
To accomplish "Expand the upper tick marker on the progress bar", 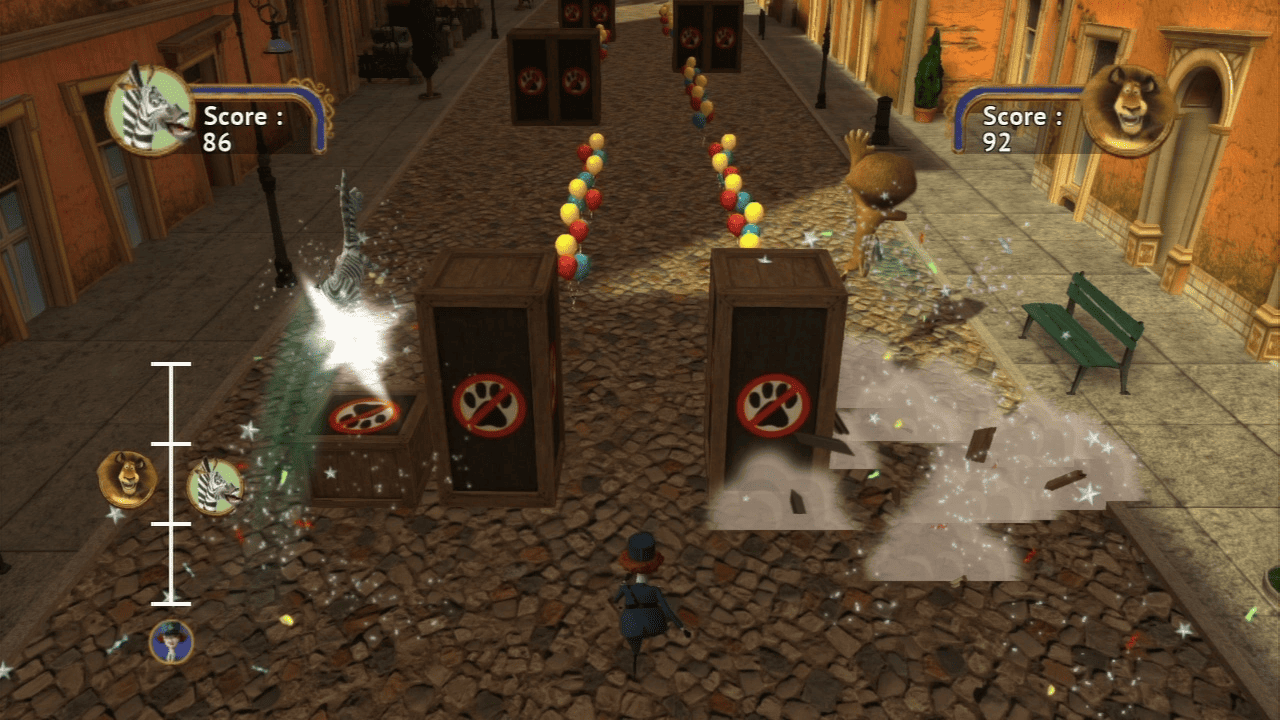I will (x=172, y=364).
